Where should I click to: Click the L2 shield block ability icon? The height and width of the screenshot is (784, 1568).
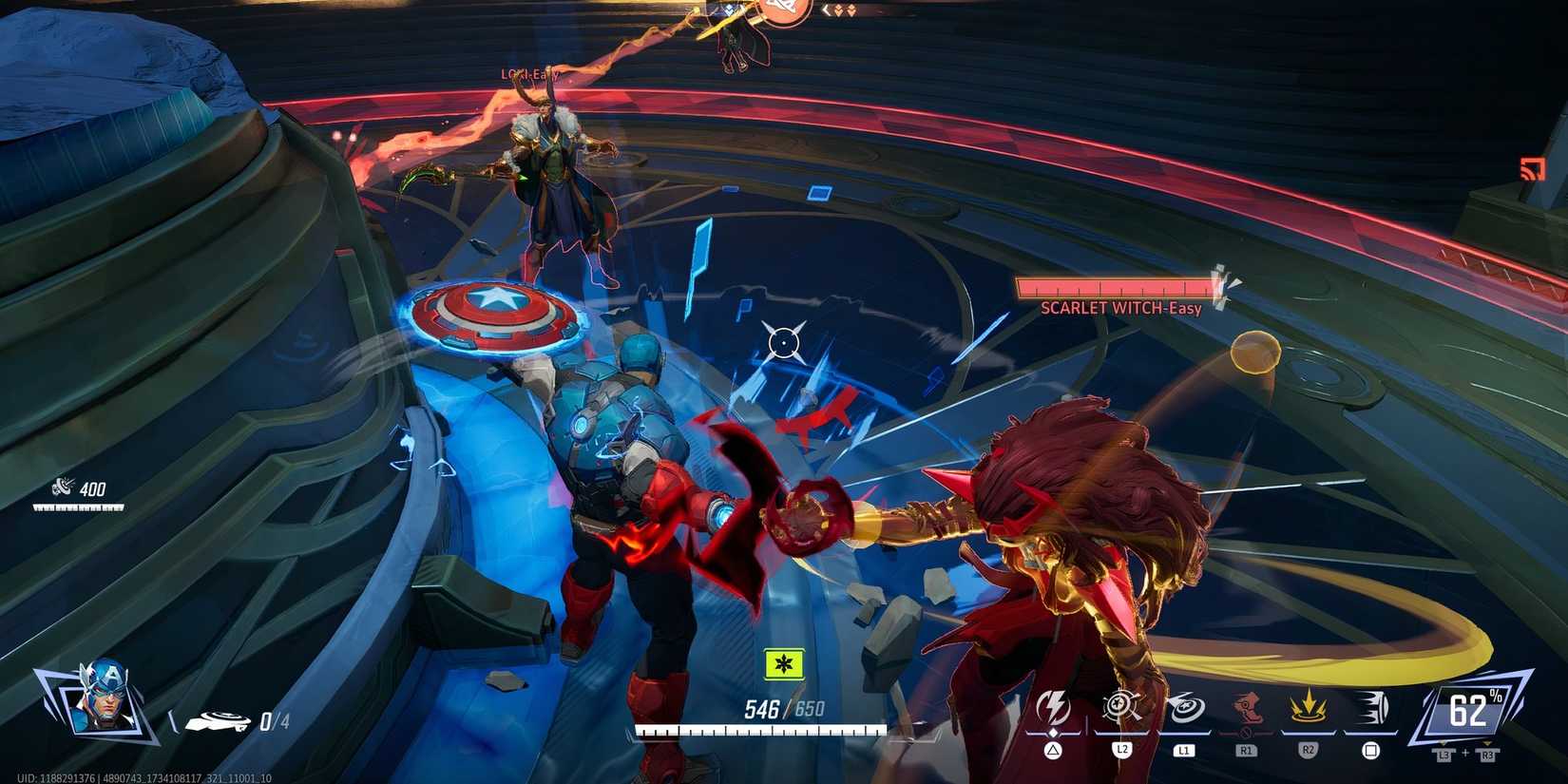(x=1119, y=705)
